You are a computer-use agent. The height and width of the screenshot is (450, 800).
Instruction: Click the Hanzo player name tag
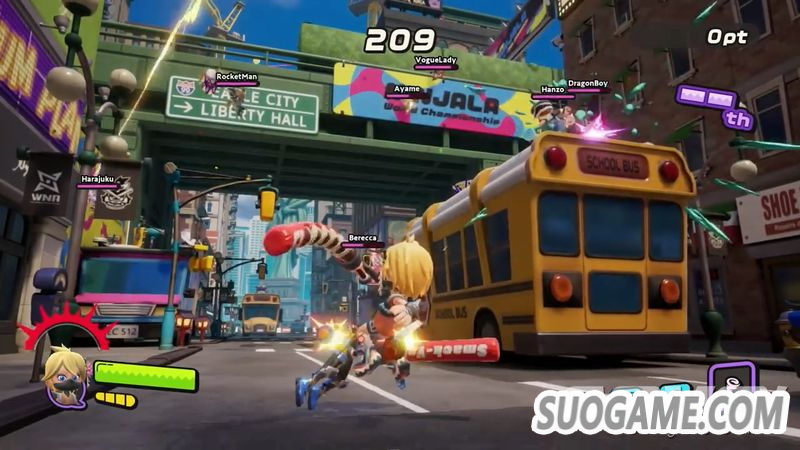tap(552, 89)
